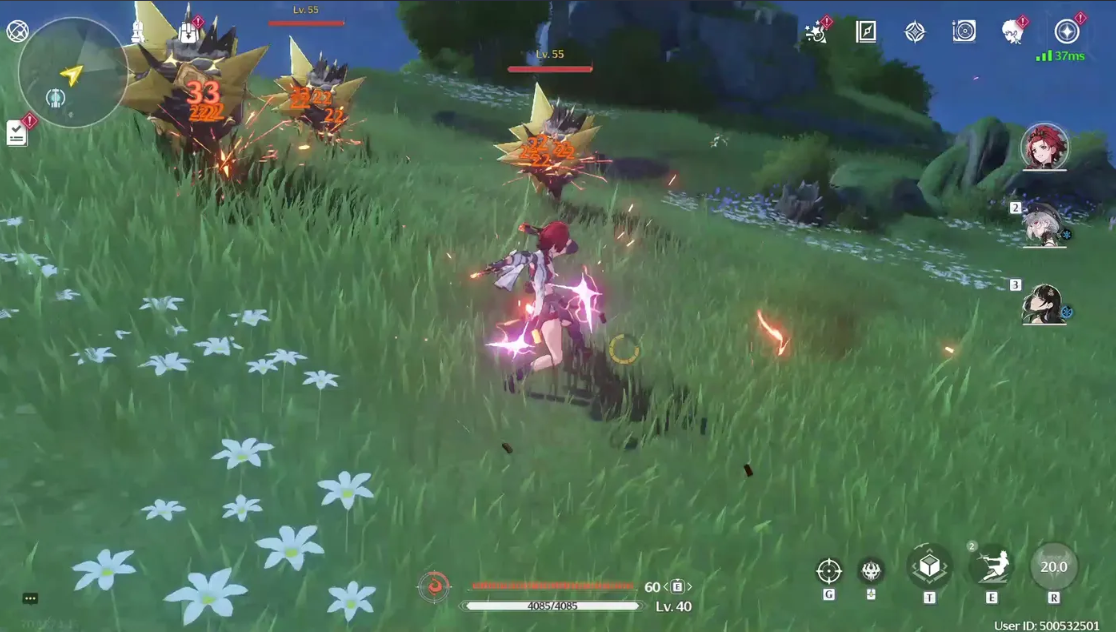Image resolution: width=1116 pixels, height=632 pixels.
Task: Open the globe icon beside the minimap
Action: coord(17,31)
